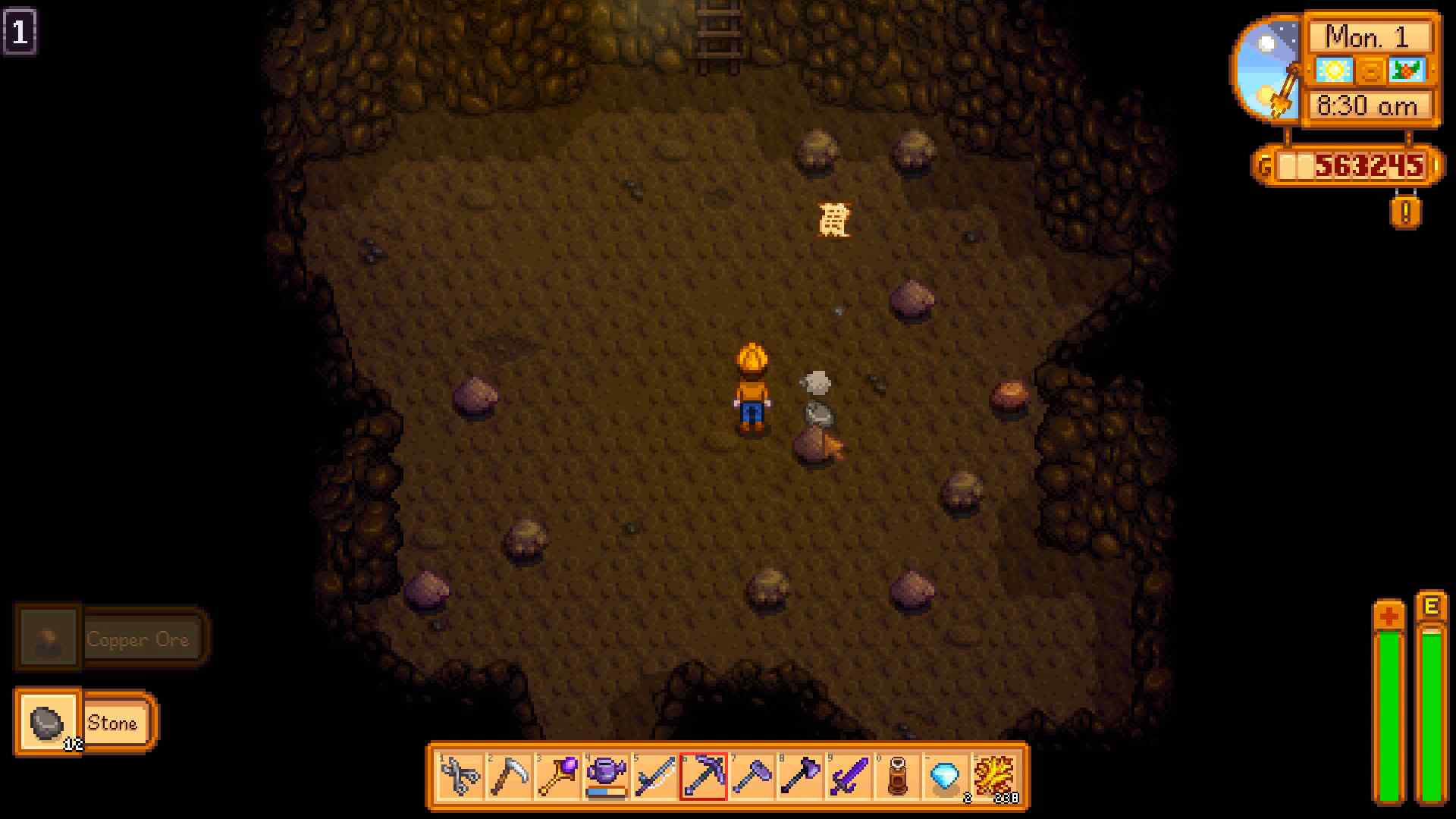
Task: Select the lantern item in slot 0
Action: coord(899,775)
